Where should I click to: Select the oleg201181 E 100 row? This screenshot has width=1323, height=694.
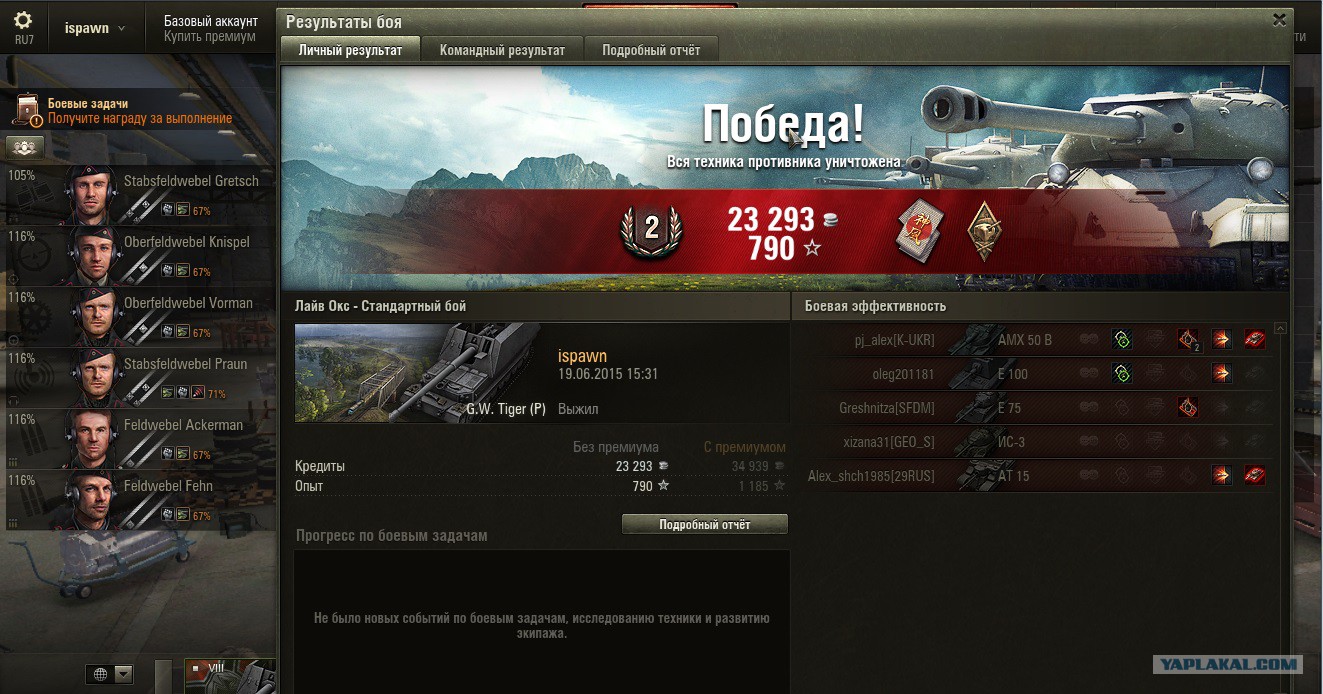(x=1038, y=374)
